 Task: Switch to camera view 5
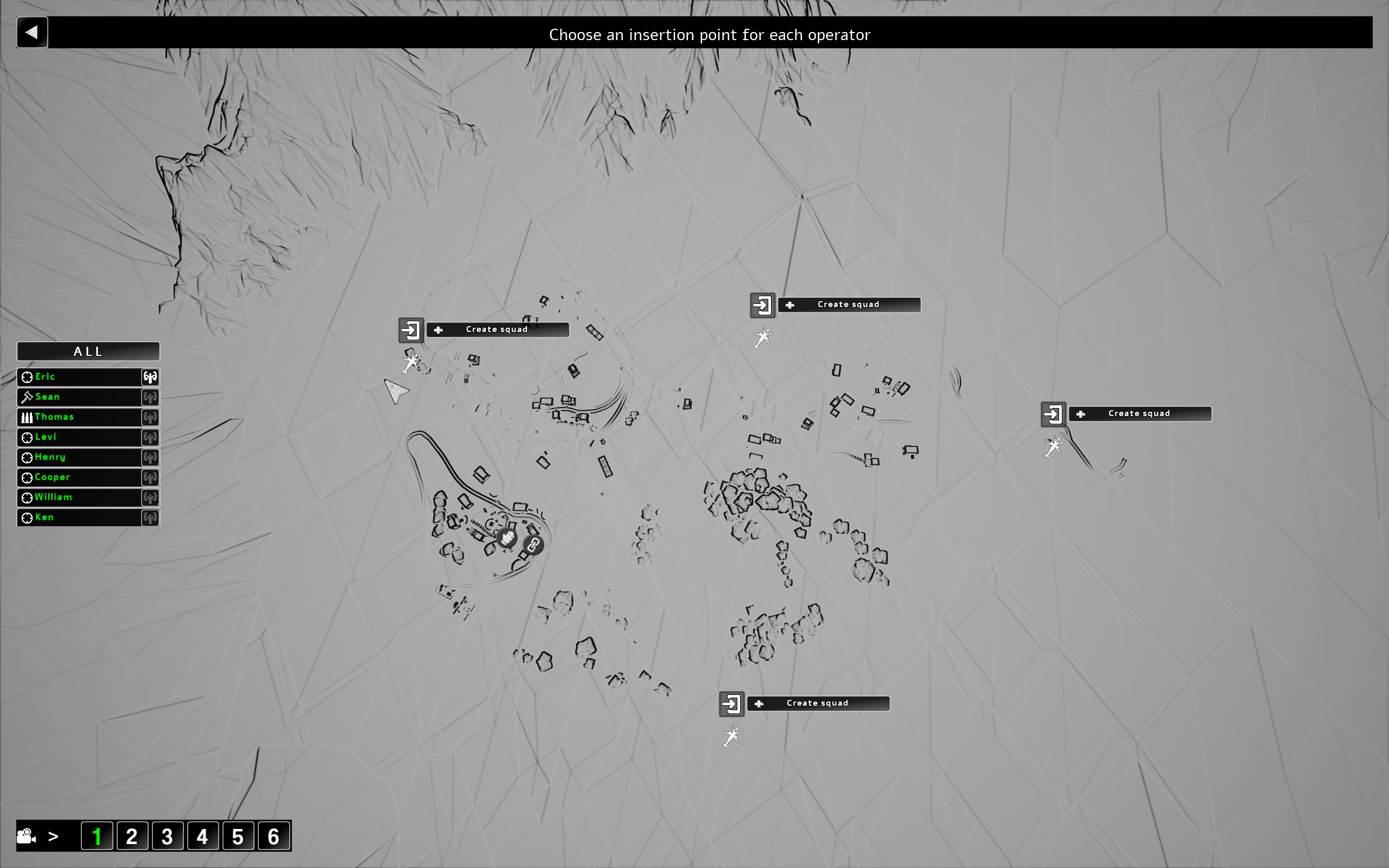[238, 837]
